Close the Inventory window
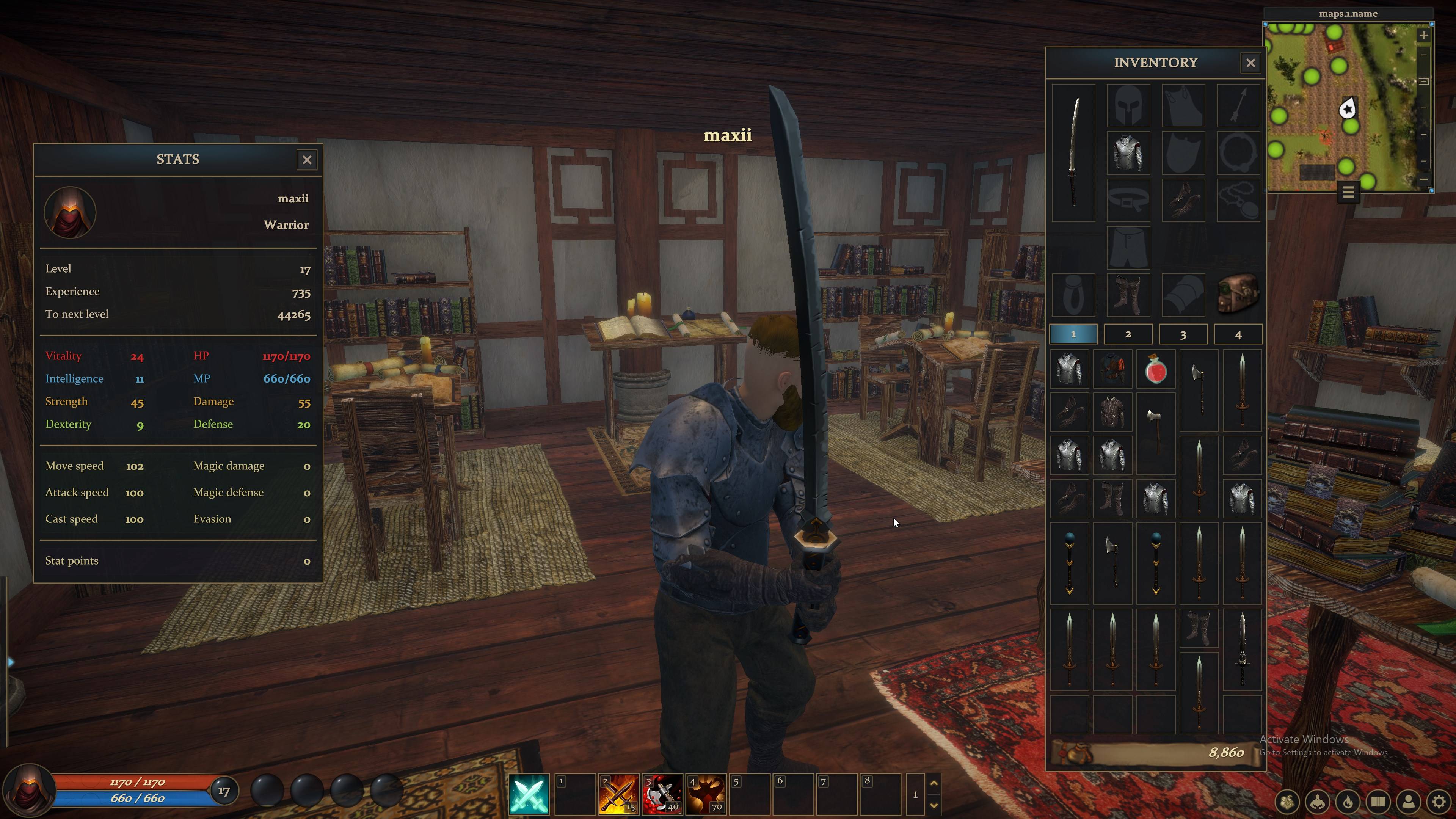 tap(1250, 63)
